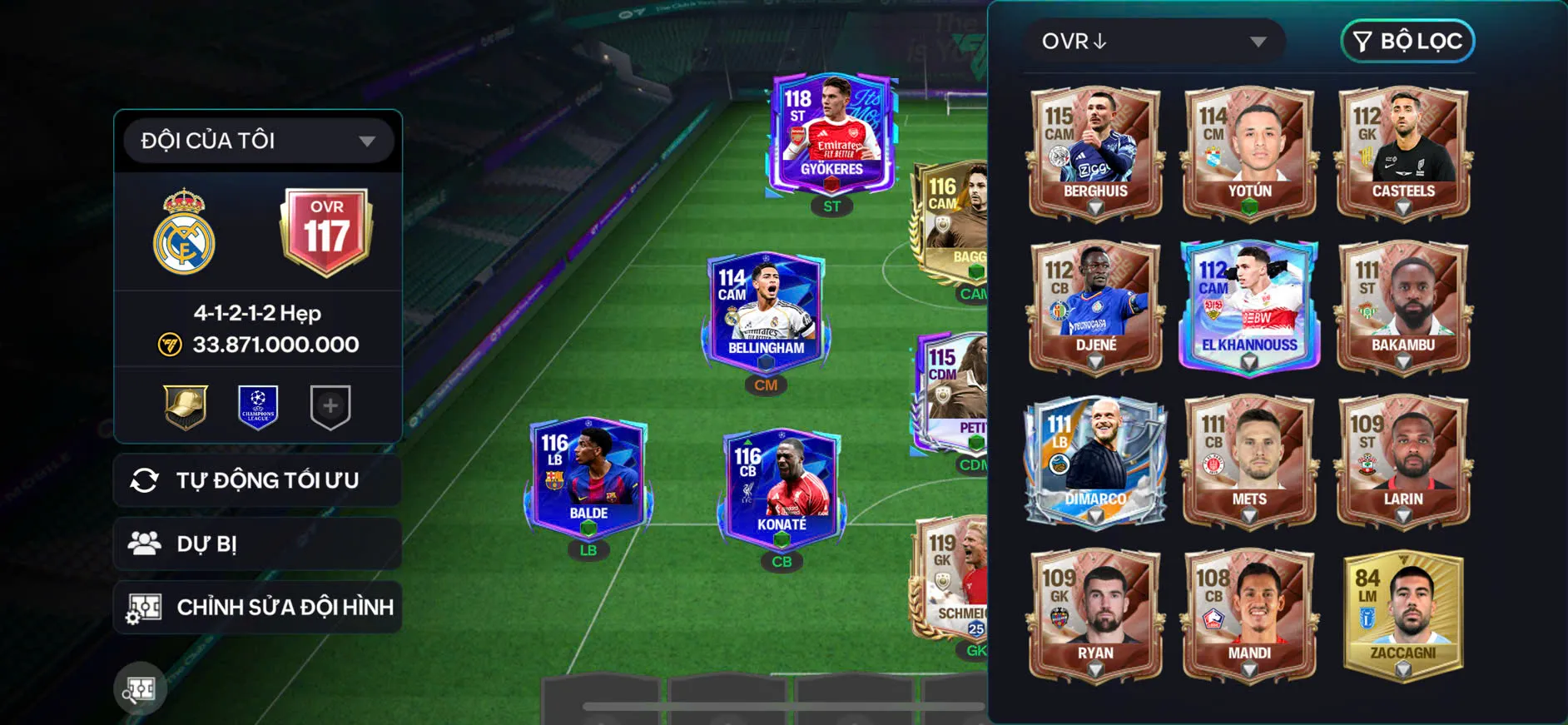Open the pitch map icon at bottom left

point(141,689)
